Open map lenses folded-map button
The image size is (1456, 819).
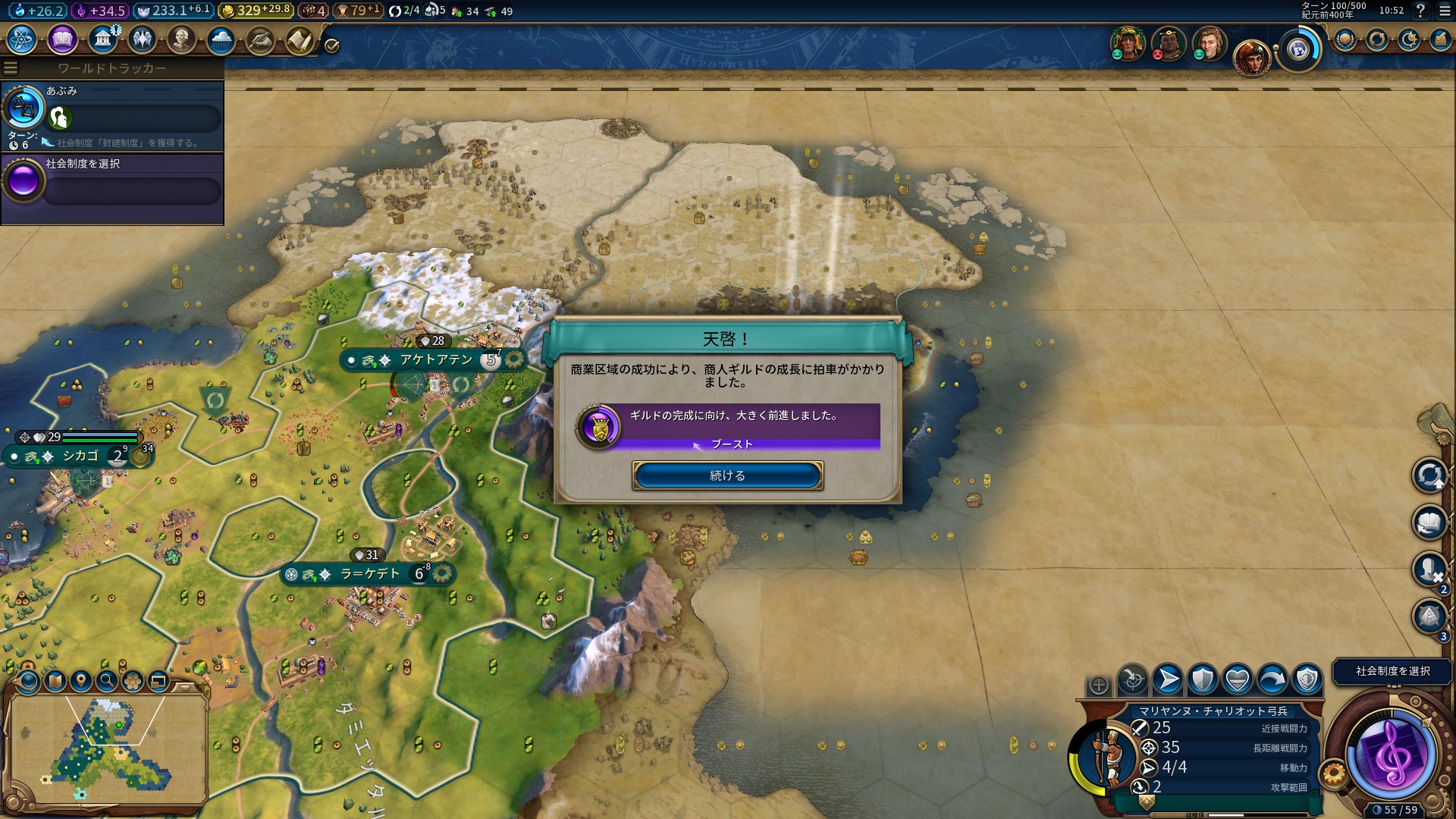point(55,681)
